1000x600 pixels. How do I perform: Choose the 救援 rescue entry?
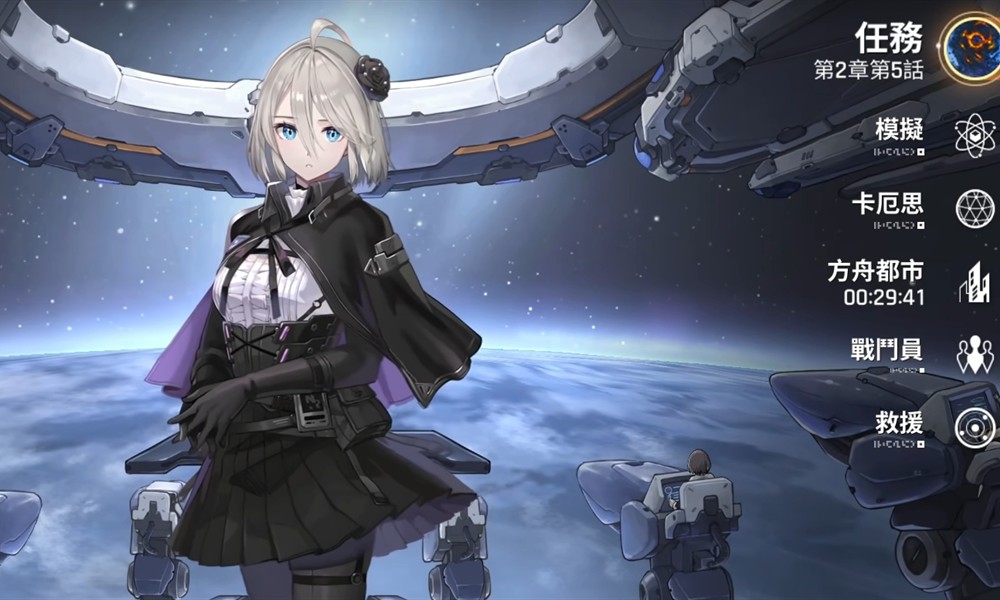click(900, 423)
